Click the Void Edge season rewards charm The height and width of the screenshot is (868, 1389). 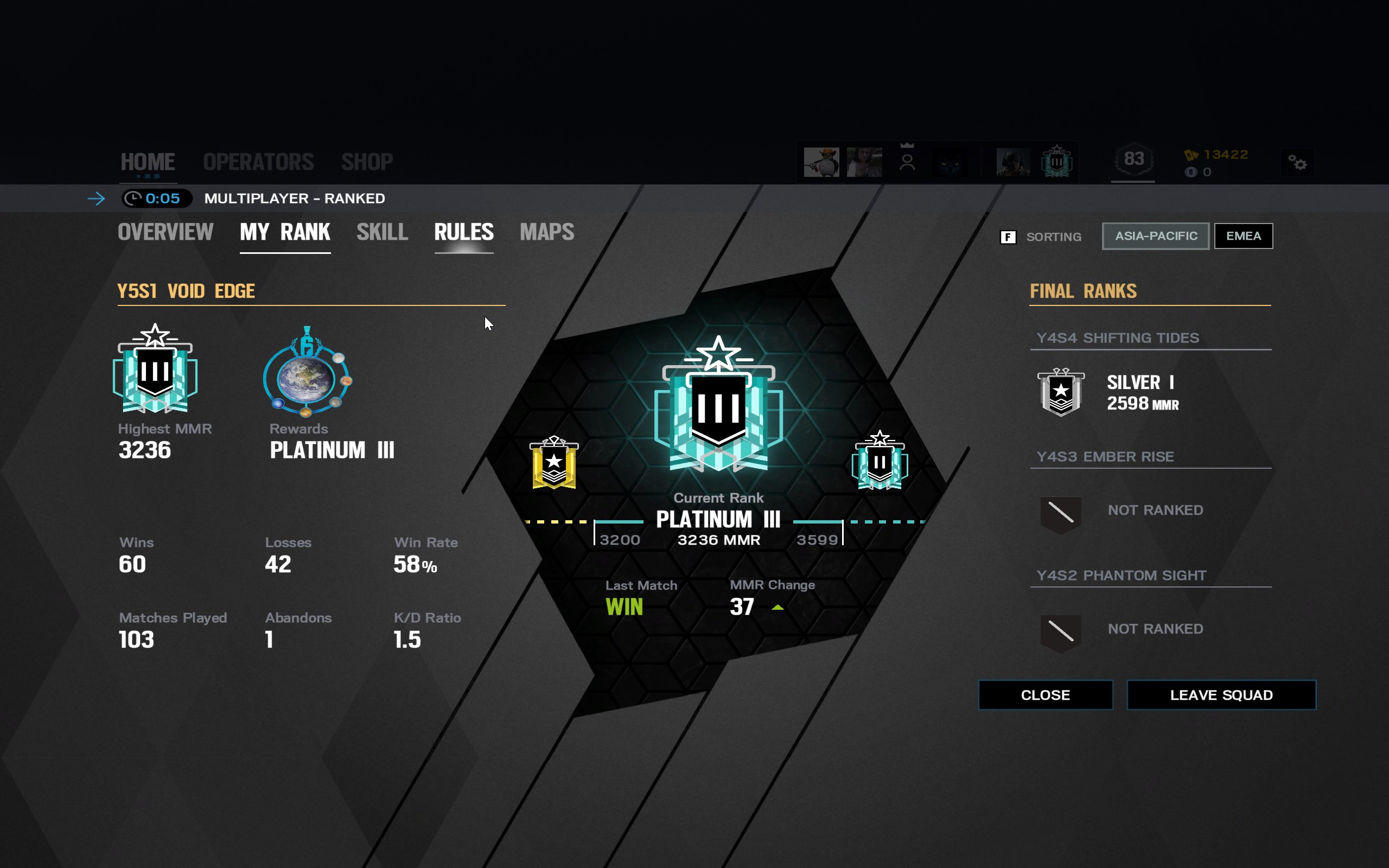pos(307,372)
